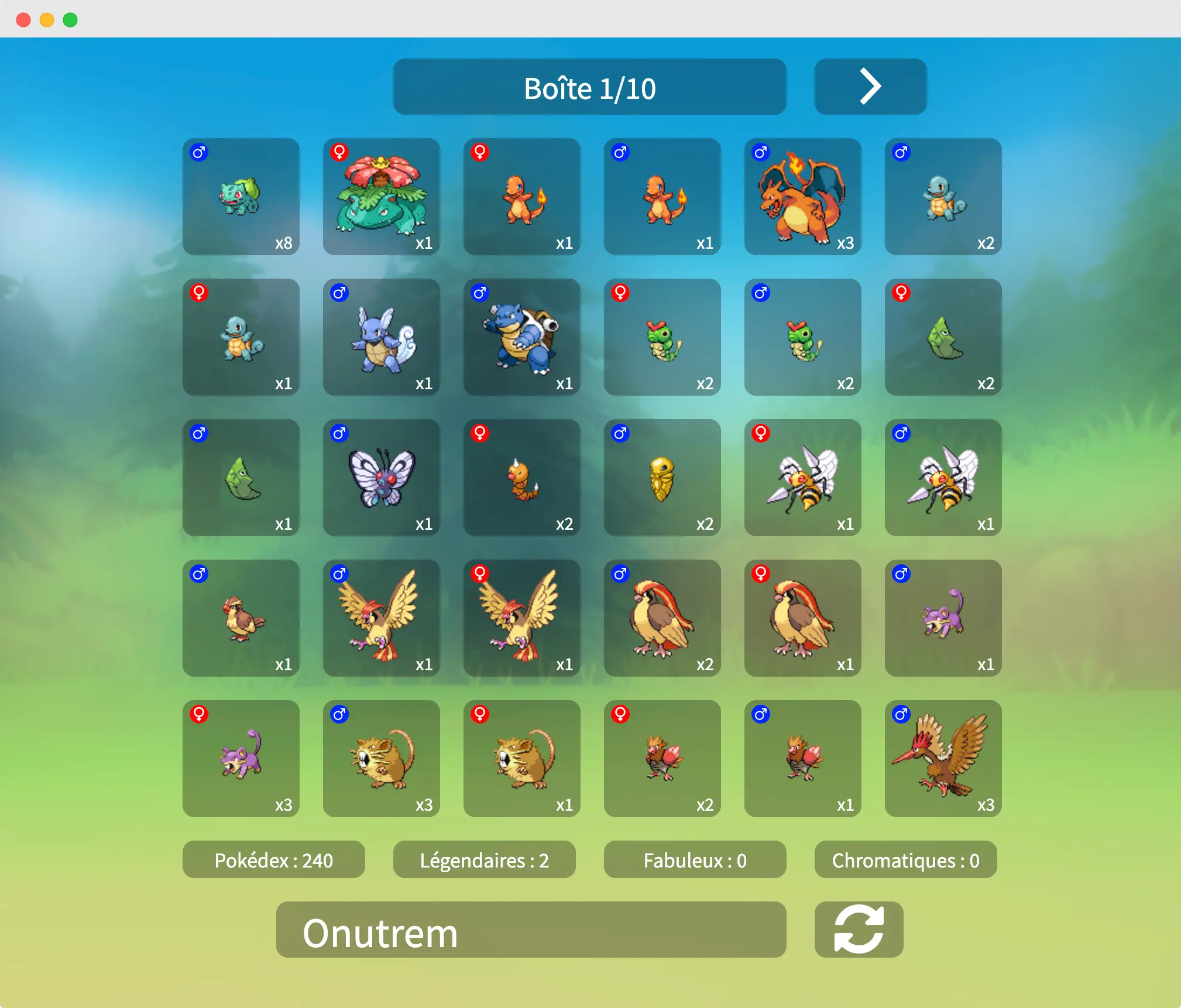1181x1008 pixels.
Task: Select the Weedle thumbnail
Action: point(521,477)
